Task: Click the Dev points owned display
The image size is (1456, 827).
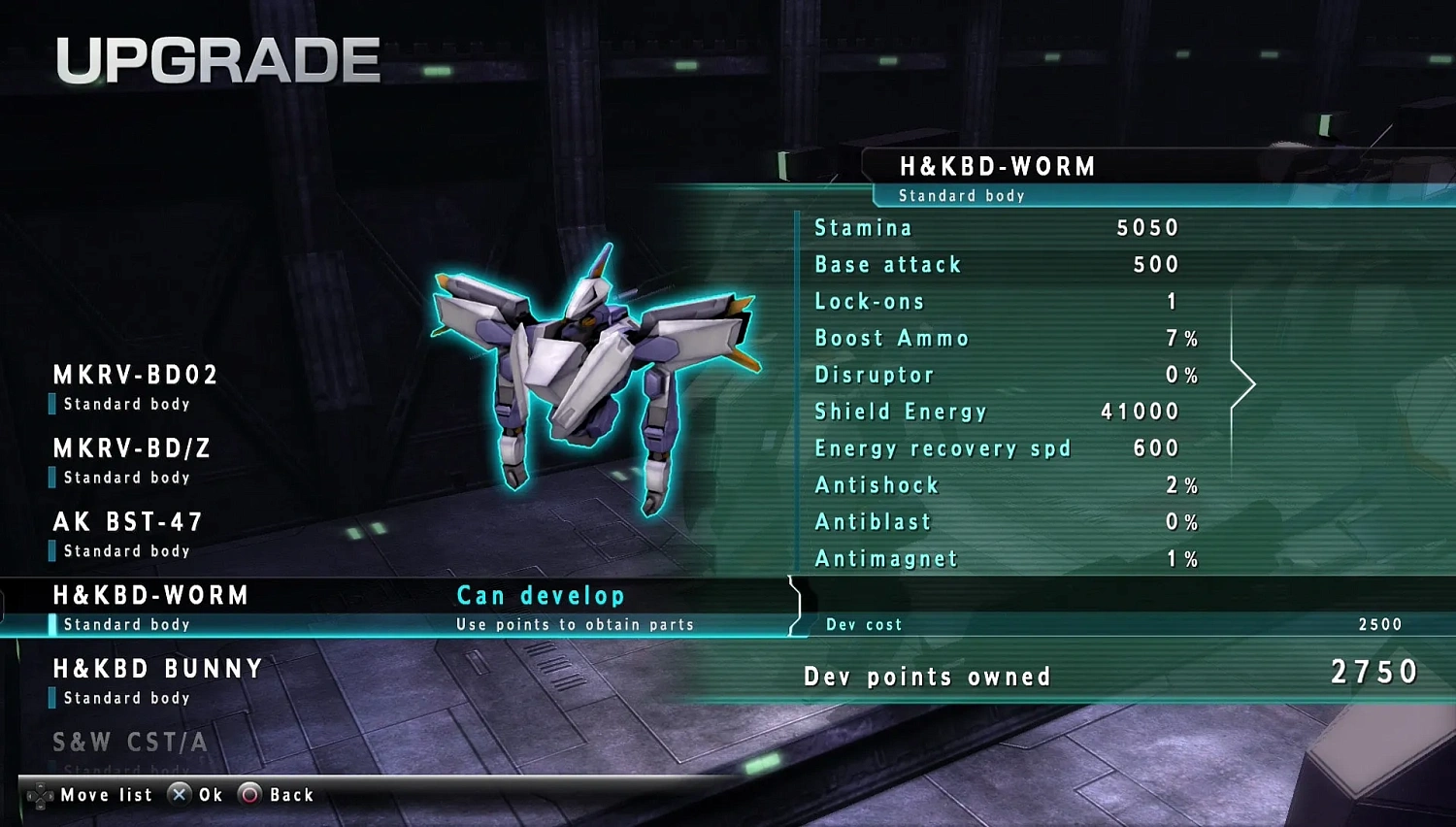Action: click(927, 676)
